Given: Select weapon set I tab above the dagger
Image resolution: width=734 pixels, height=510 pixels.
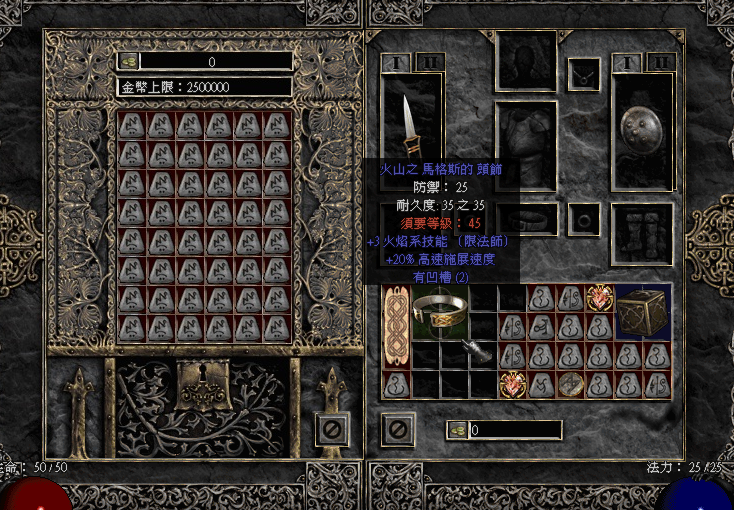Looking at the screenshot, I should pyautogui.click(x=395, y=62).
